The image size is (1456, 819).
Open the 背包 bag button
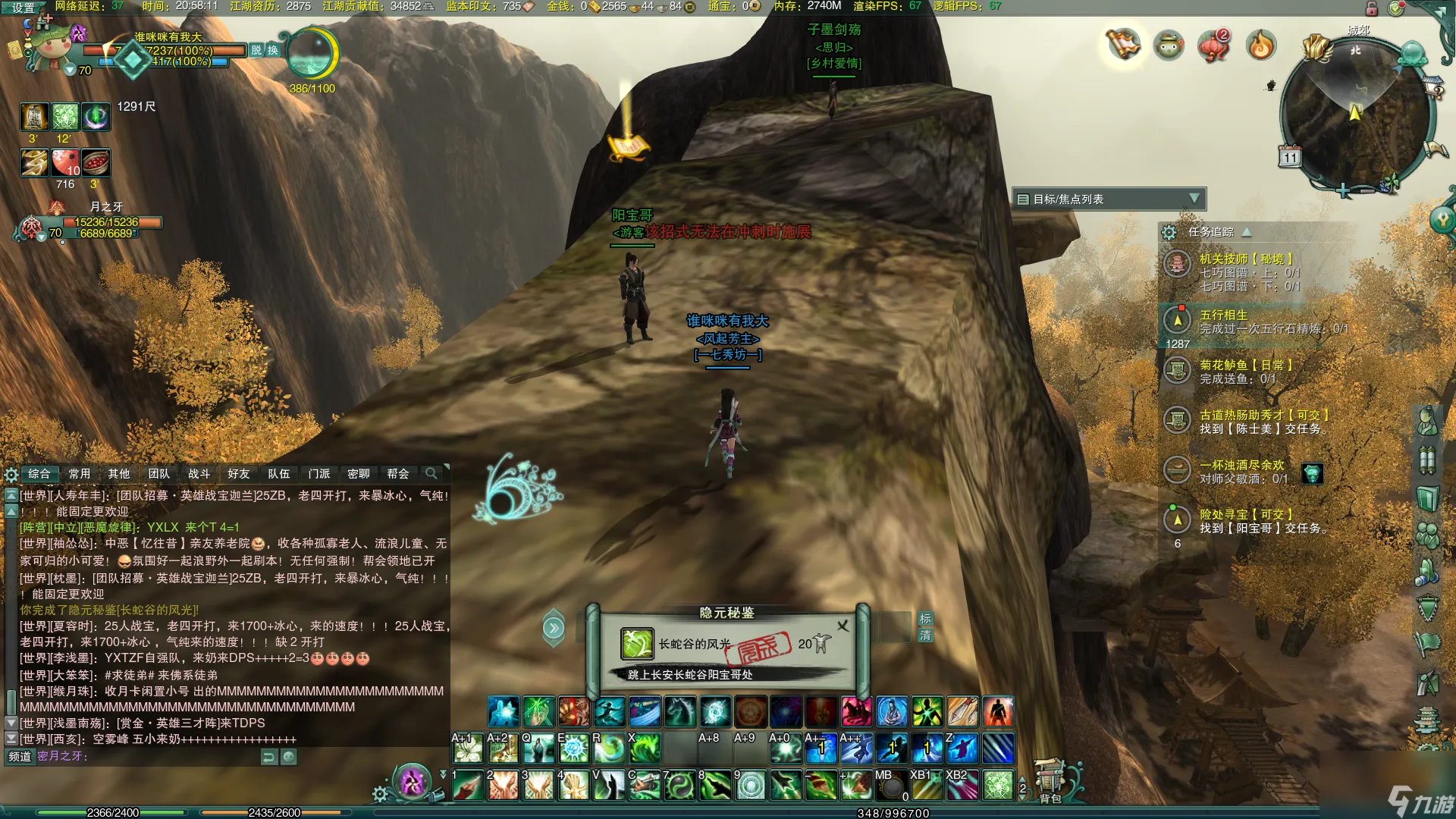point(1050,781)
